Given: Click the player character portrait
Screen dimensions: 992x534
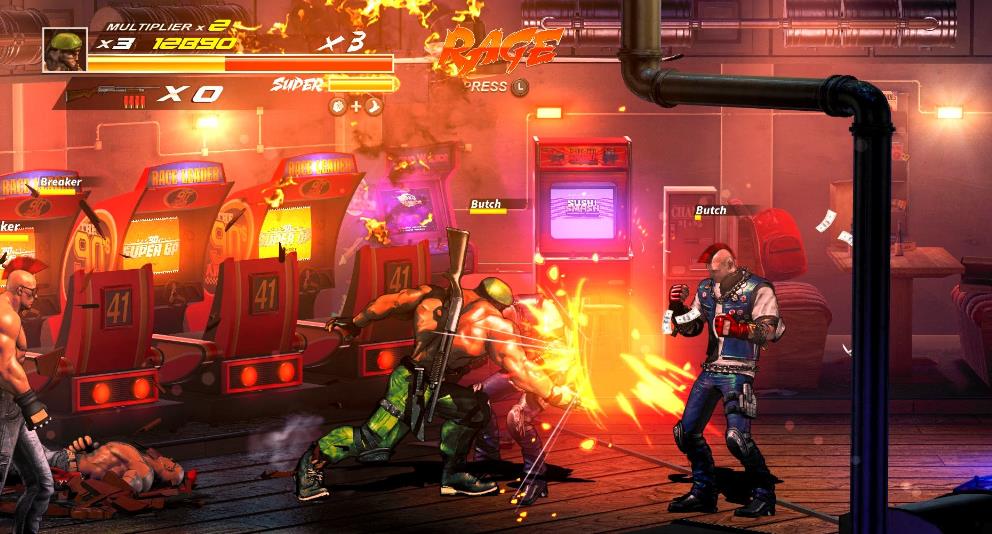Looking at the screenshot, I should click(x=64, y=49).
